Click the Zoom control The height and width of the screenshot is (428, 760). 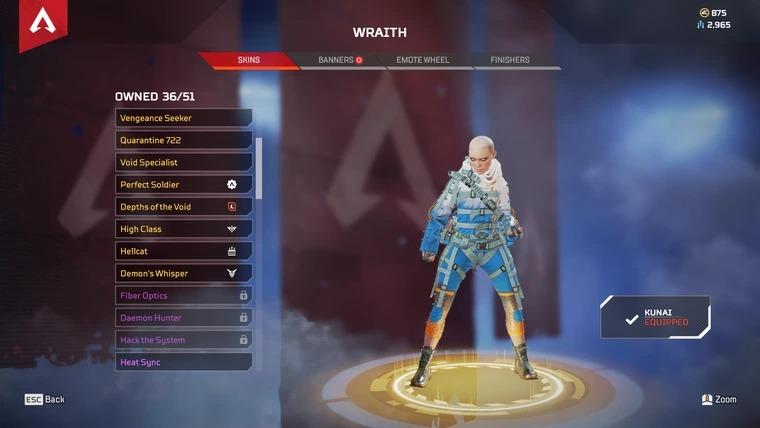coord(719,399)
